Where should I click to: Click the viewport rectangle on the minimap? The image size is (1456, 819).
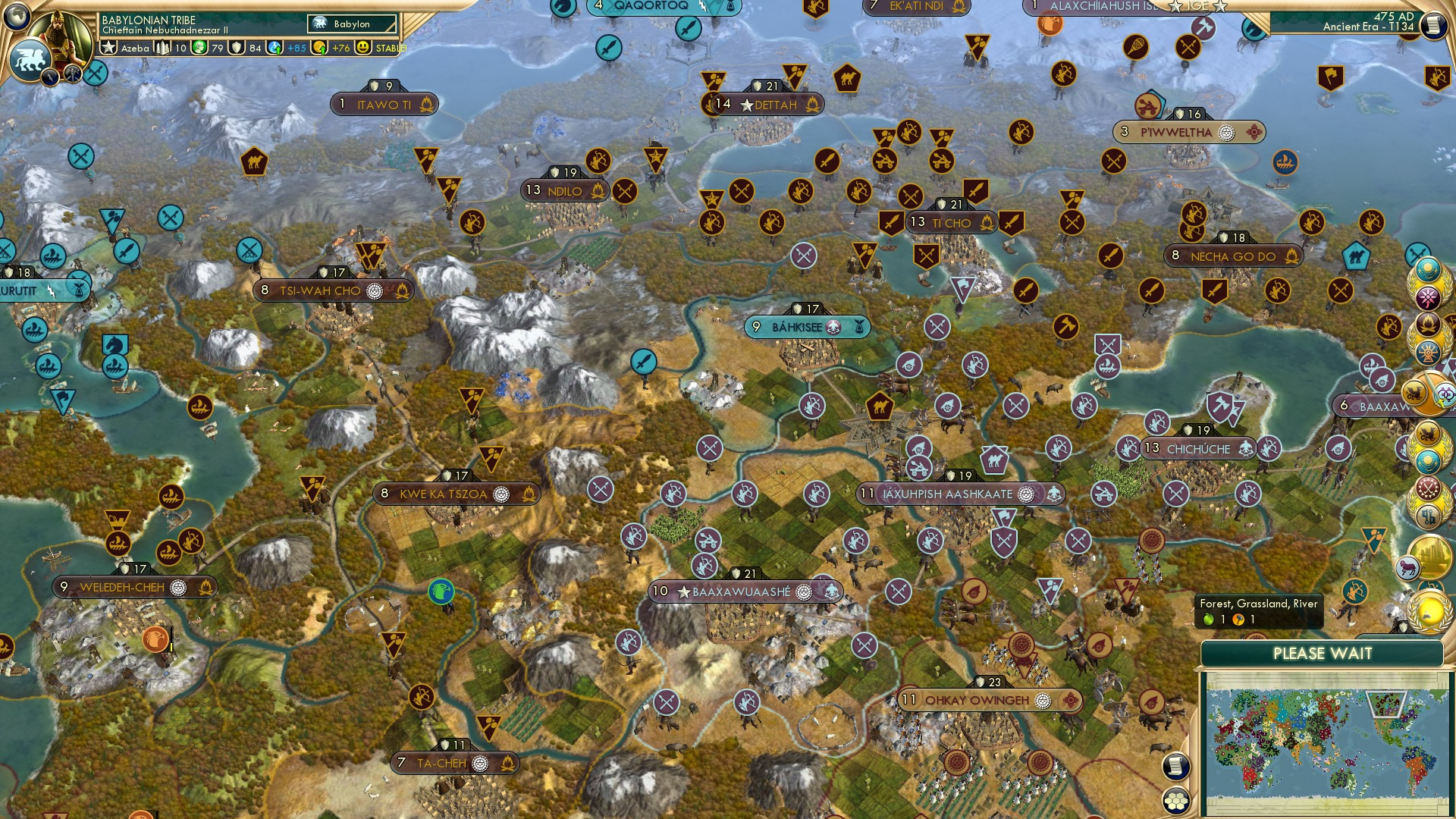(x=1386, y=704)
